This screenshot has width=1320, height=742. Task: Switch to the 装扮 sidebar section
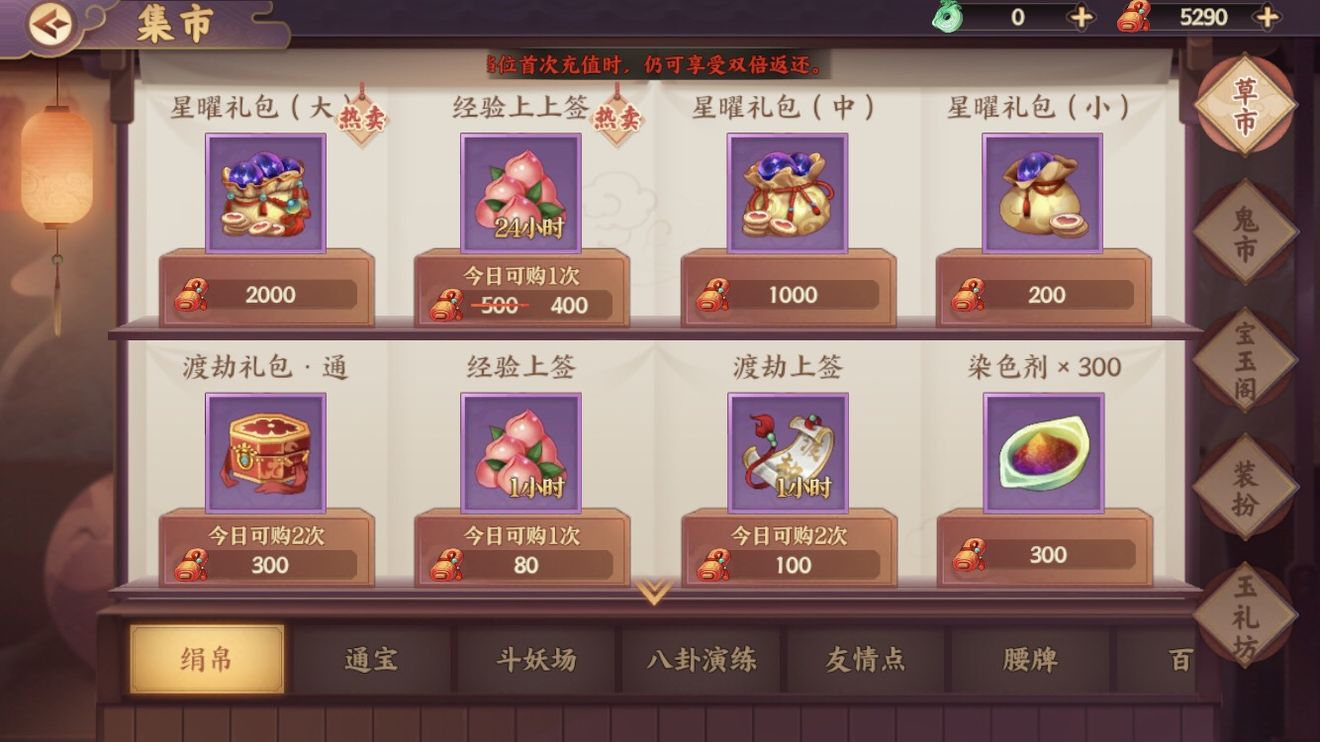point(1246,485)
